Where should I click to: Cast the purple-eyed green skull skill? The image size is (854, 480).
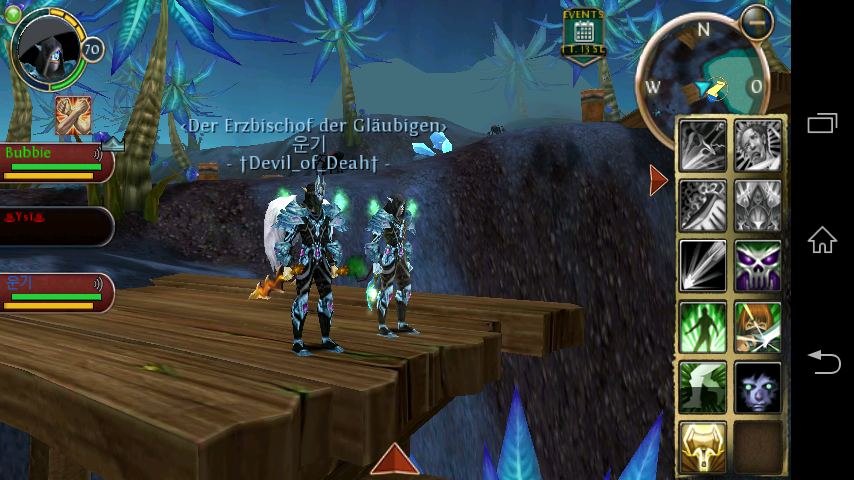pos(758,266)
